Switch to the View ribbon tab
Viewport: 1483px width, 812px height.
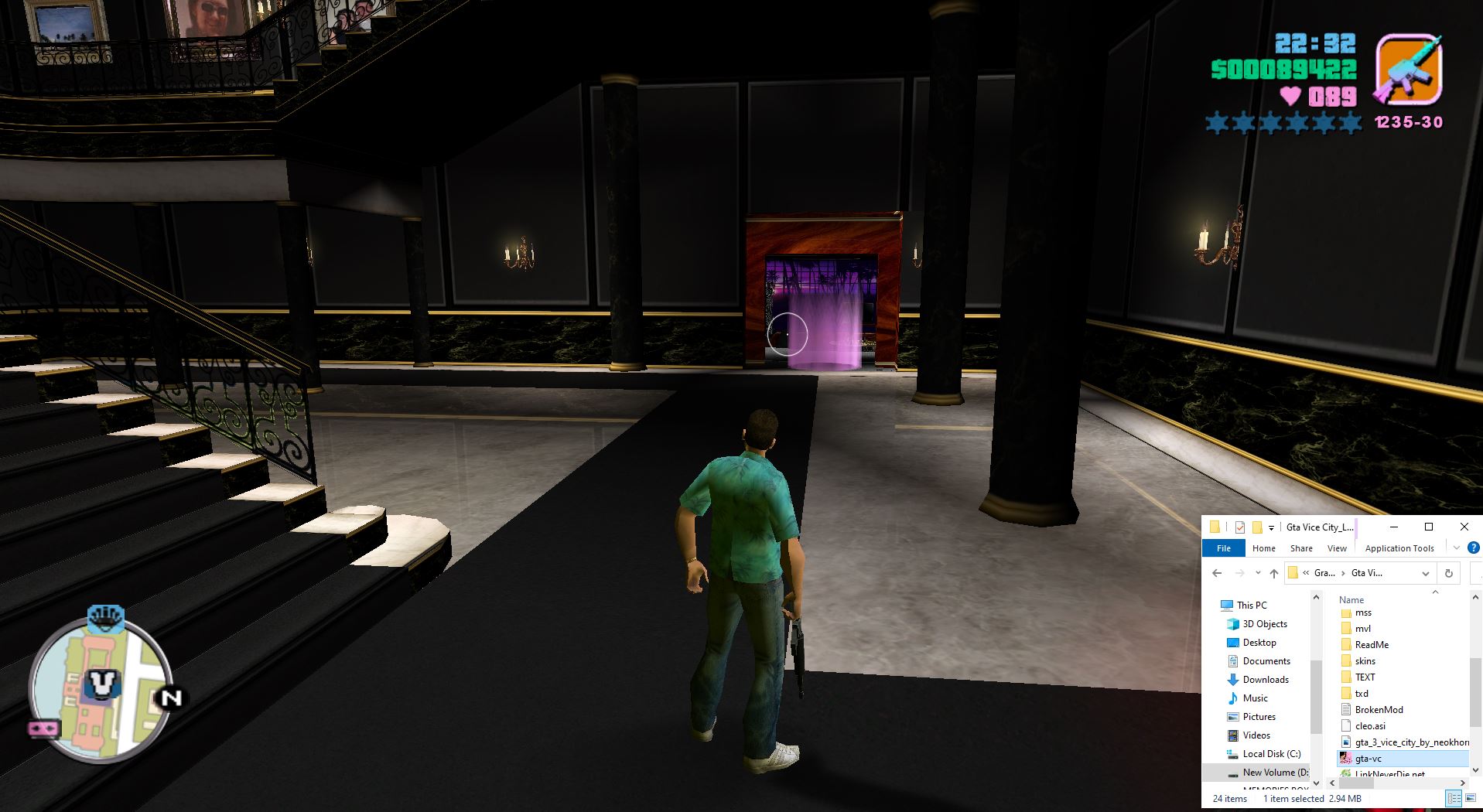(x=1338, y=548)
